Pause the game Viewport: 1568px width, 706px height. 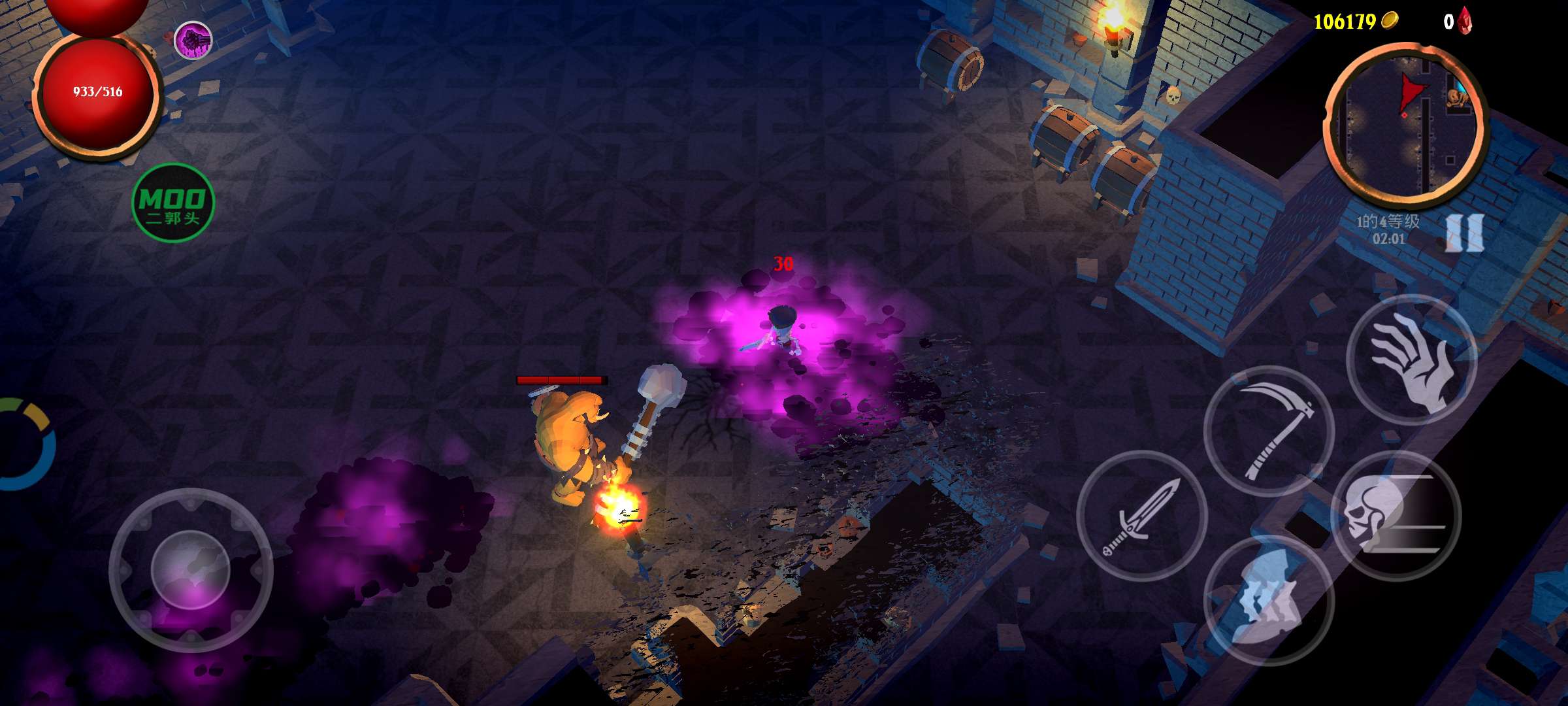pos(1464,233)
